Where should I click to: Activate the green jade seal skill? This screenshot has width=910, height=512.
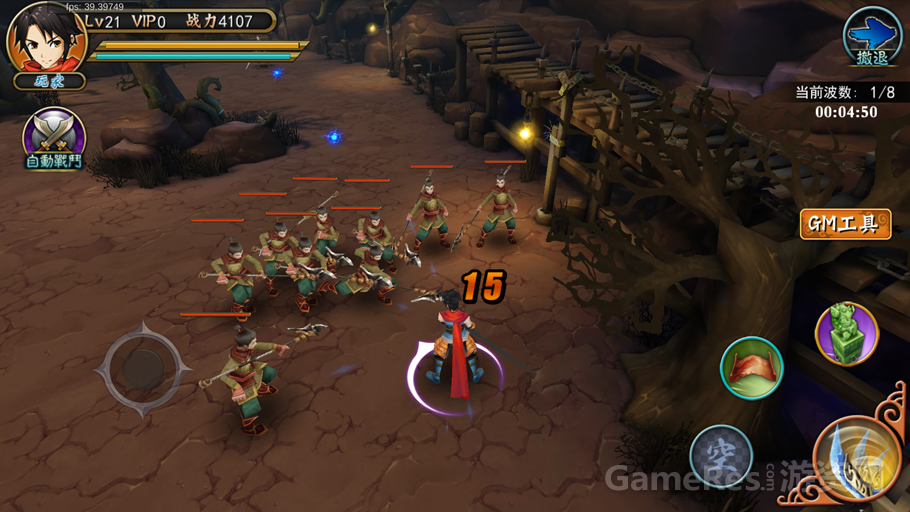tap(847, 333)
